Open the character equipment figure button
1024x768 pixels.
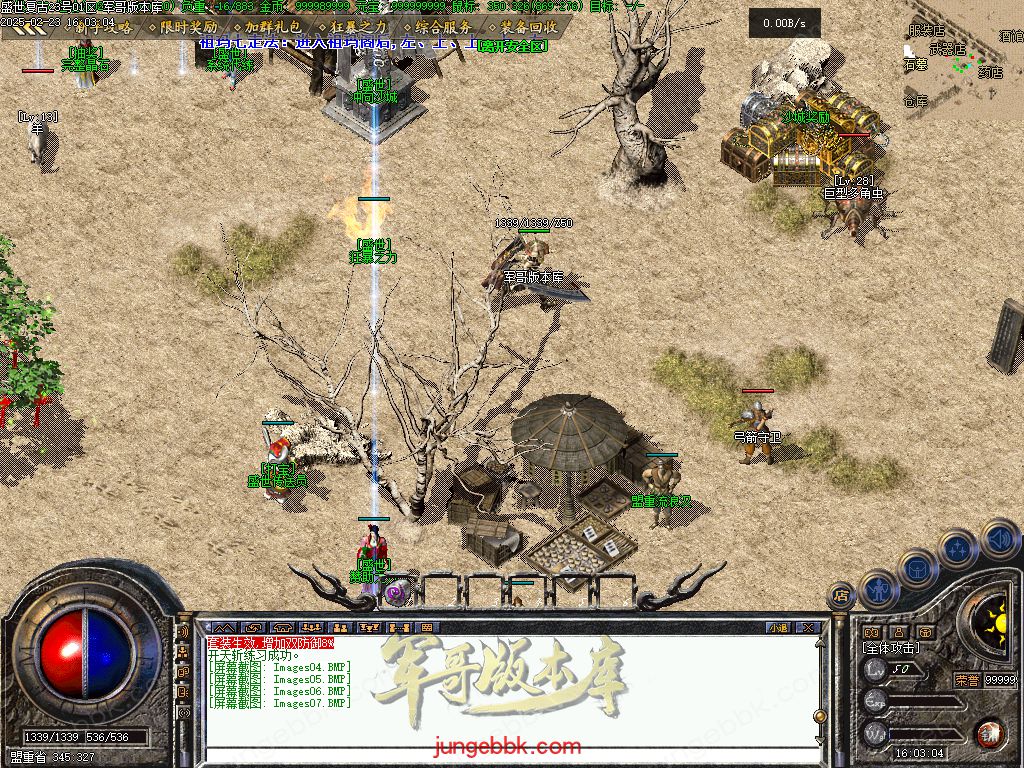pos(878,590)
